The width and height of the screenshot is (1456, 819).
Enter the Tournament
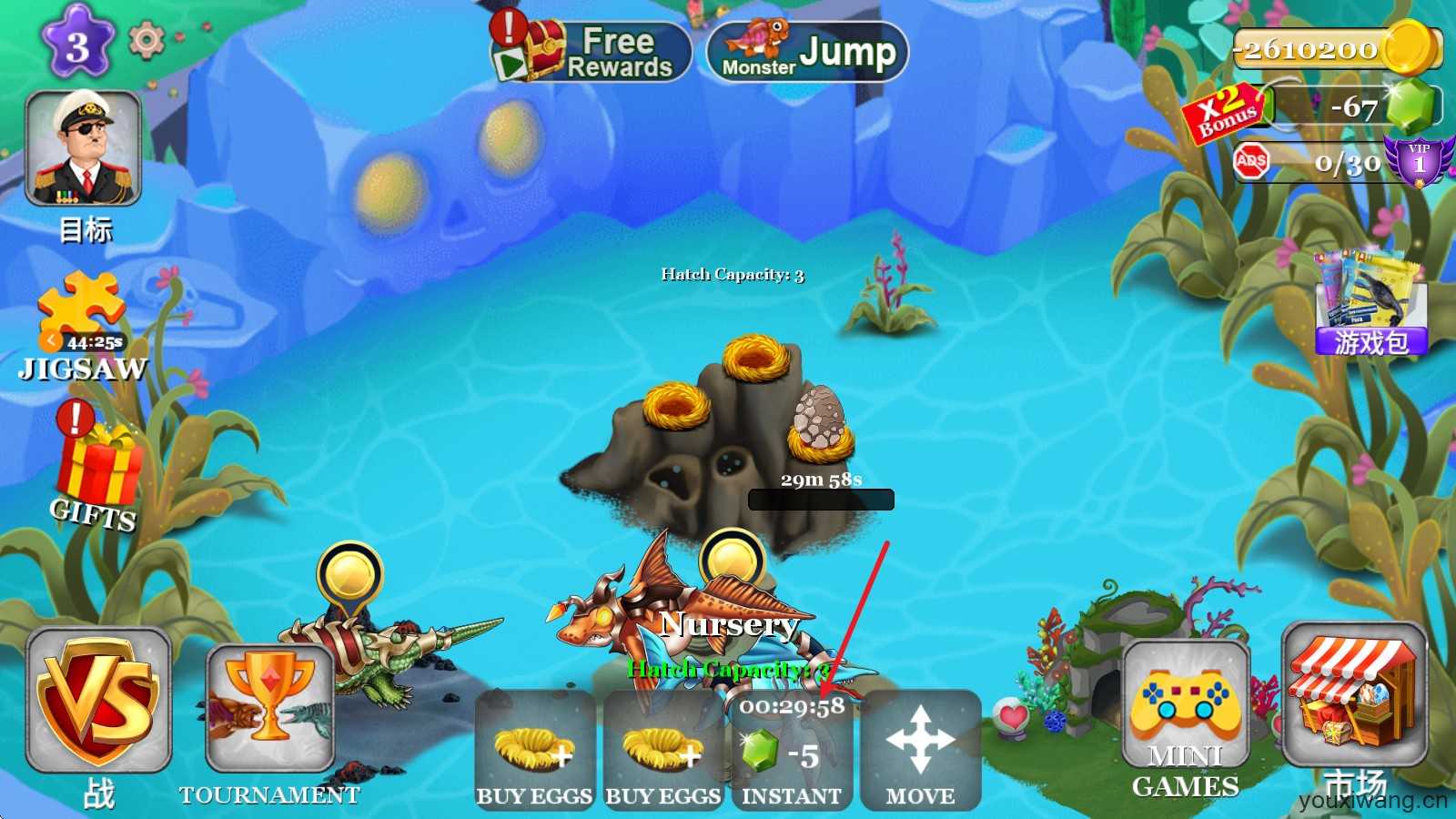coord(270,710)
